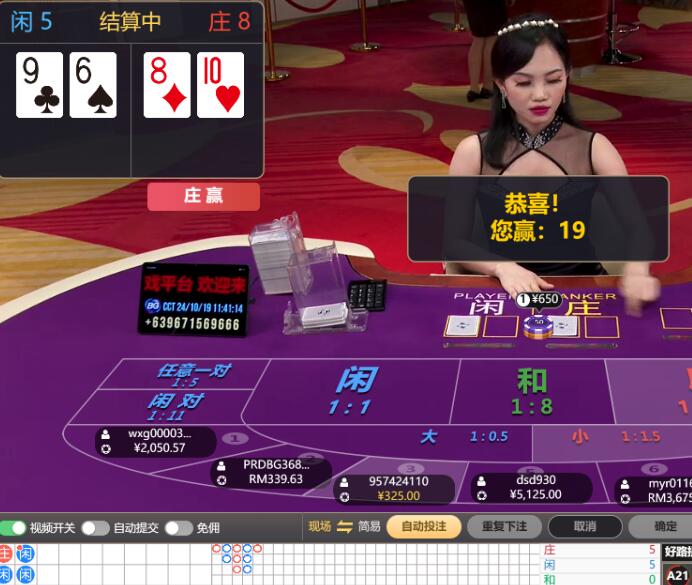Switch the 现场/简易 view mode
The height and width of the screenshot is (585, 692).
pyautogui.click(x=345, y=527)
